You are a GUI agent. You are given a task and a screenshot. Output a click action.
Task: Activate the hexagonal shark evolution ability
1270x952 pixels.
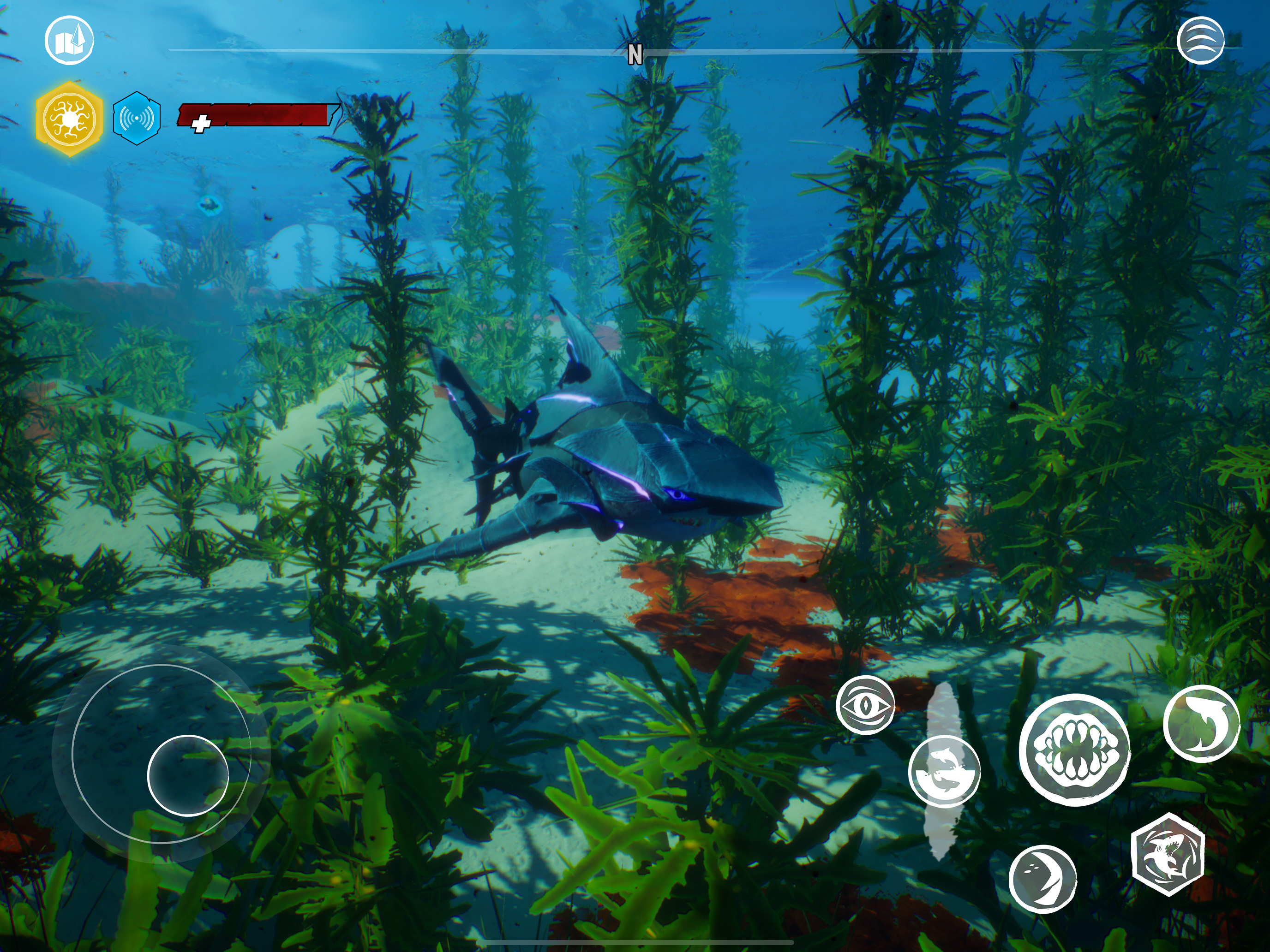click(1168, 854)
